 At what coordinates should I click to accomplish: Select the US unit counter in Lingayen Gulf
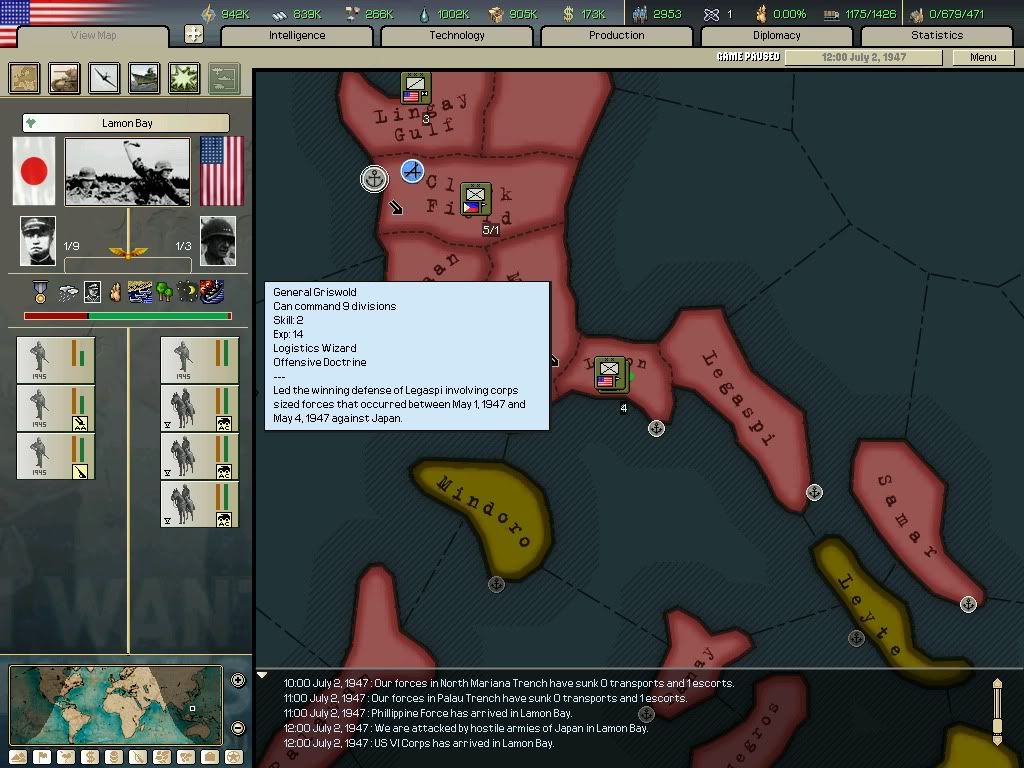tap(416, 89)
